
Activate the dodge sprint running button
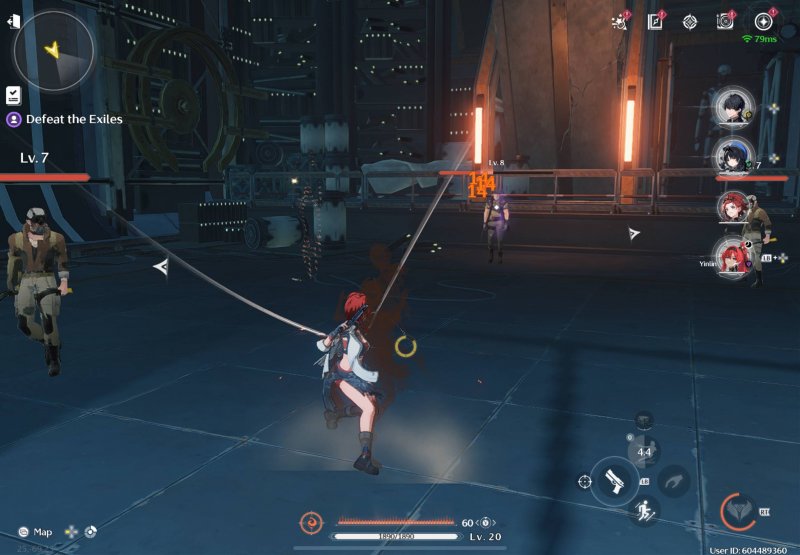[x=644, y=512]
